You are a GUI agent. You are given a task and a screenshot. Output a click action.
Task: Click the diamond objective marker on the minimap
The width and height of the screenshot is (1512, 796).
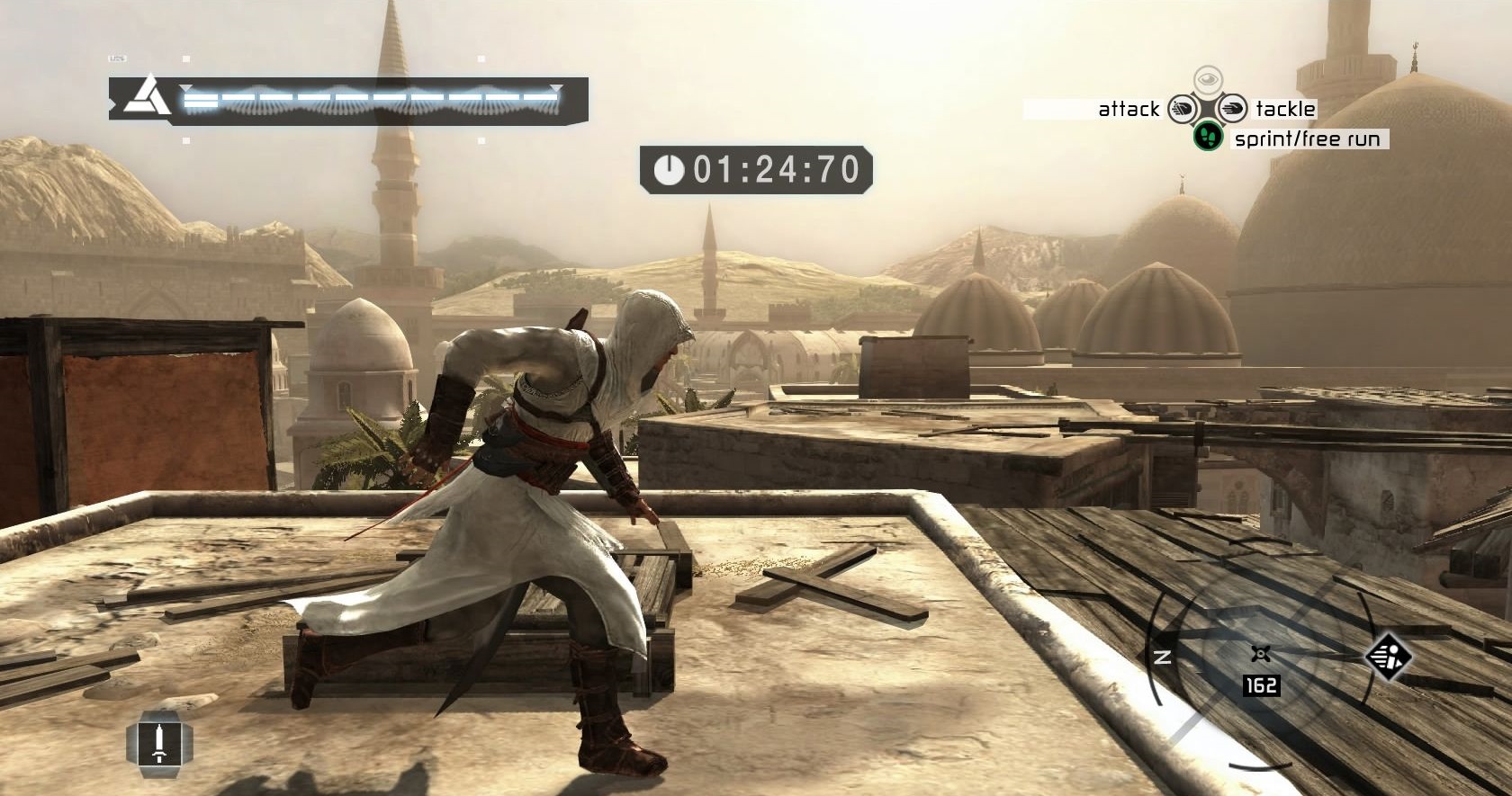(1387, 655)
